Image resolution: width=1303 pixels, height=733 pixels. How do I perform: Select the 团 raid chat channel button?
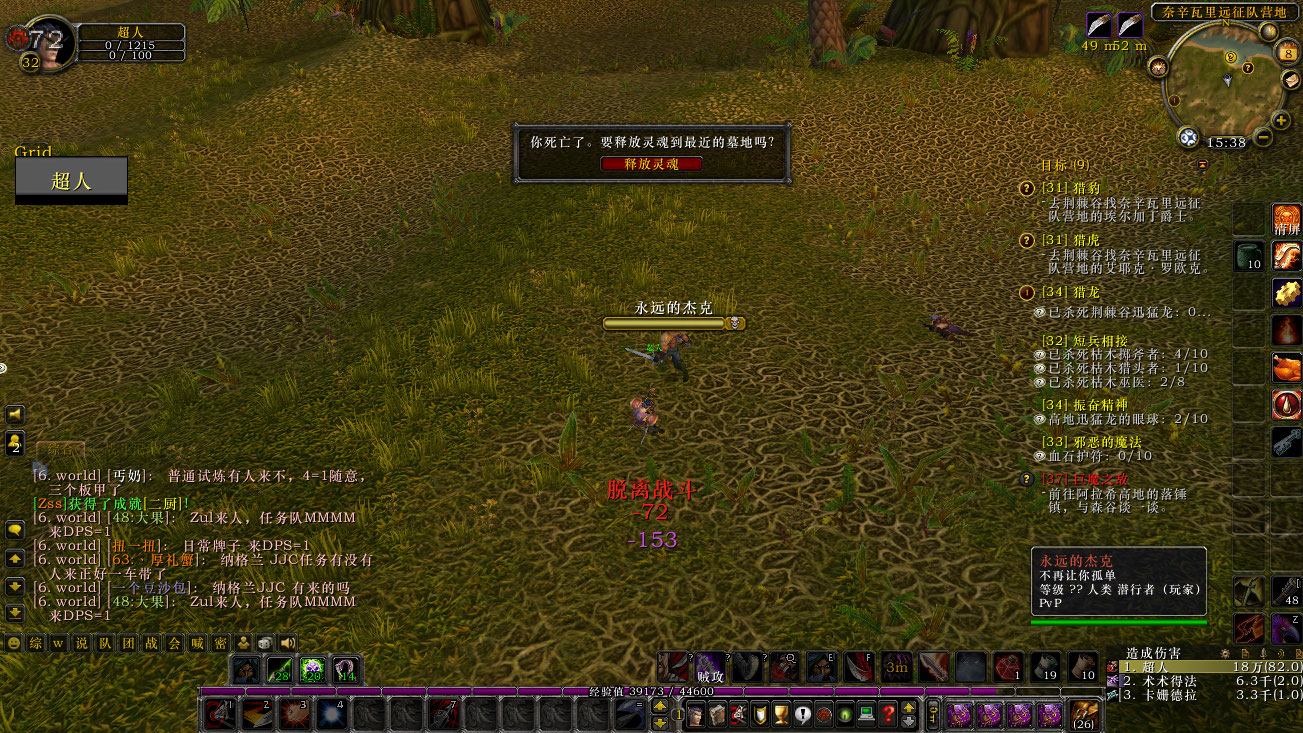click(x=130, y=643)
